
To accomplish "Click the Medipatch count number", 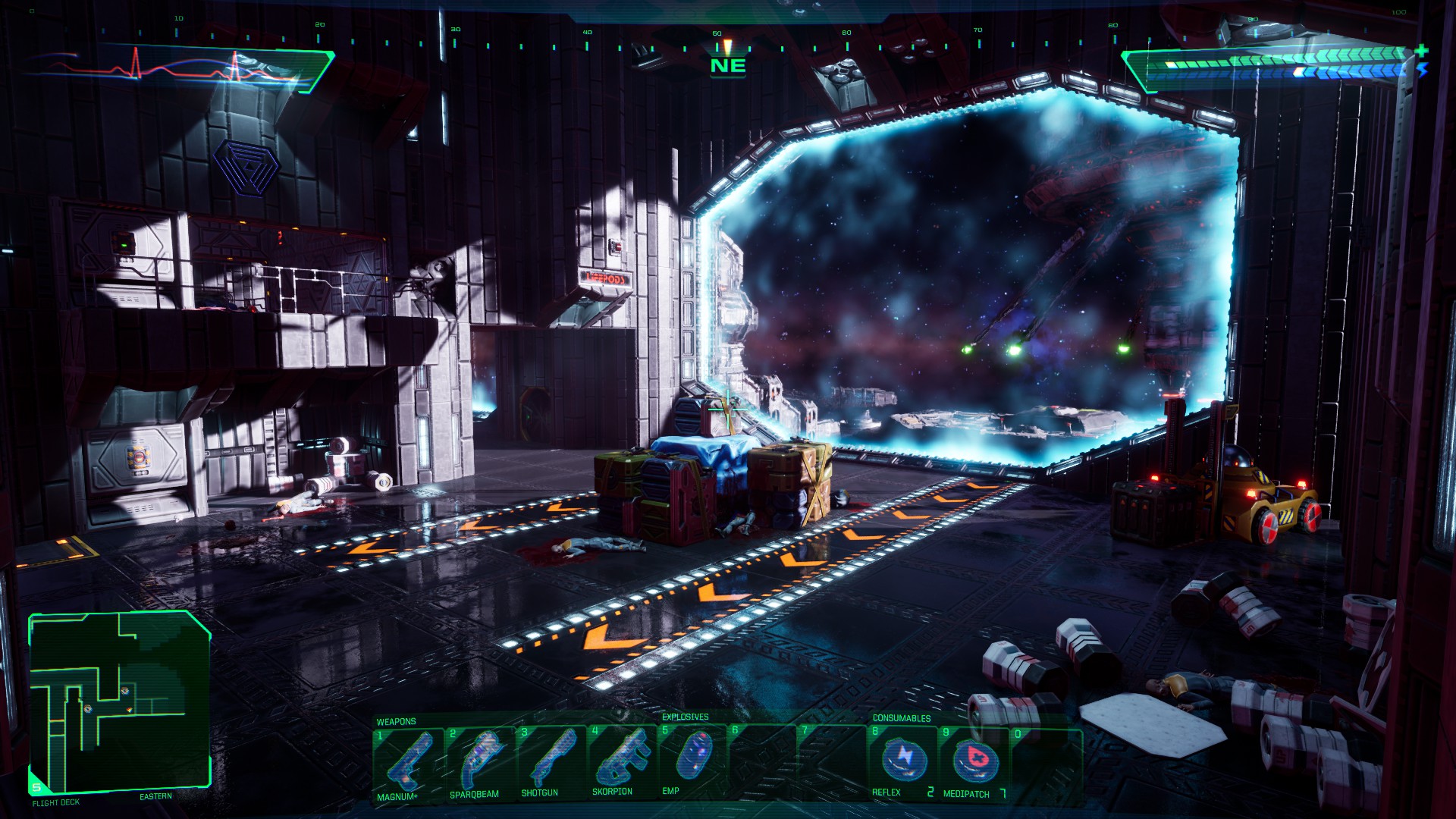I will click(x=1002, y=793).
